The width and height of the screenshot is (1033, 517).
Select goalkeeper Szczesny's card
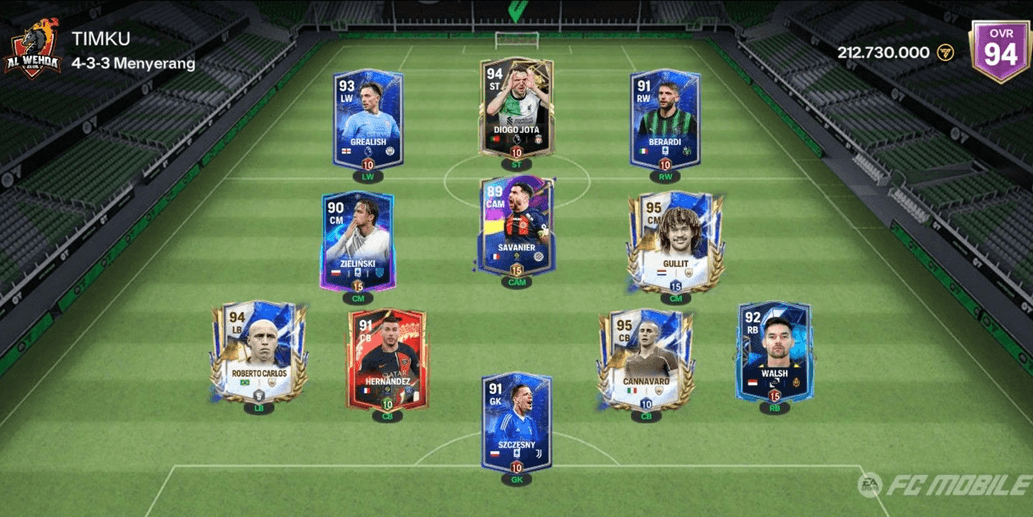coord(516,422)
